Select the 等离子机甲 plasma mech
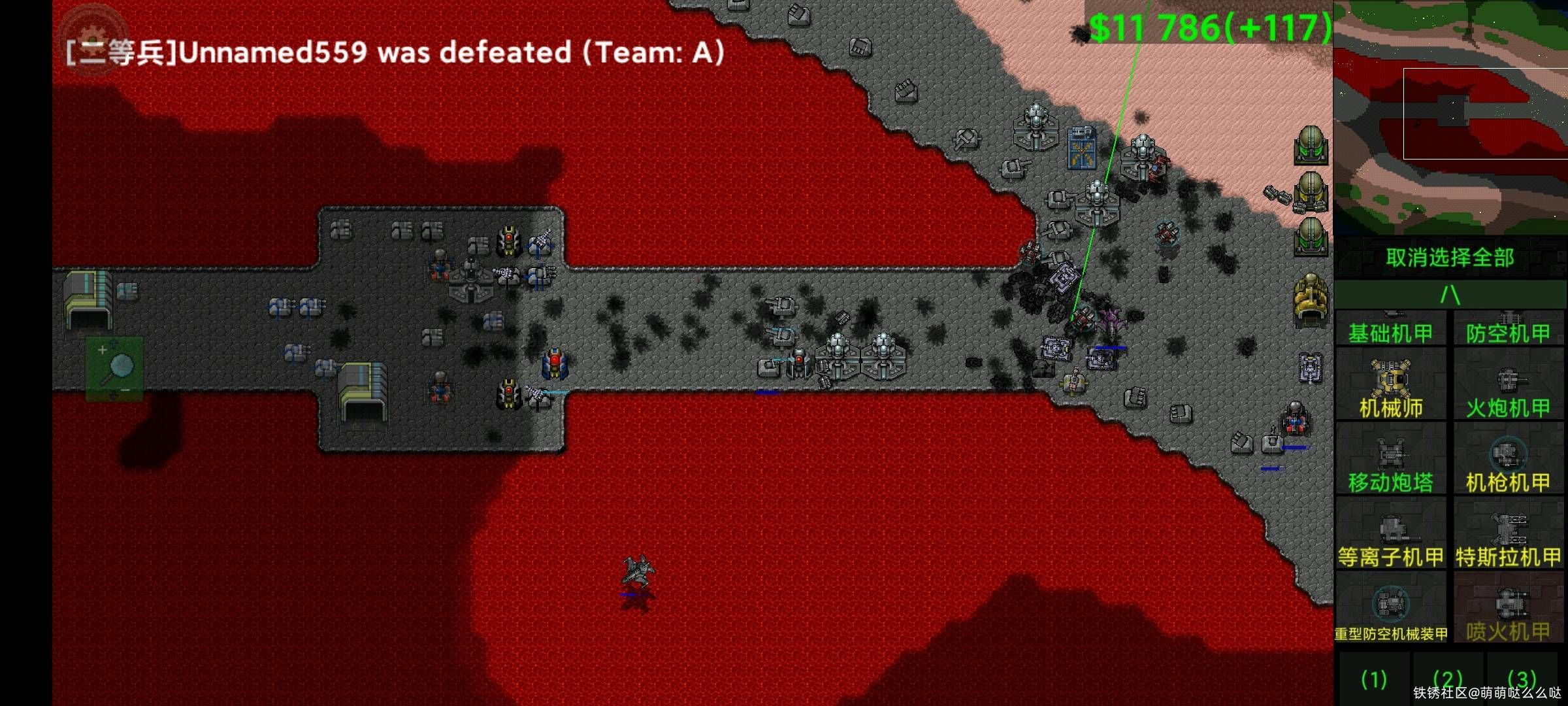The image size is (1568, 706). coord(1390,535)
